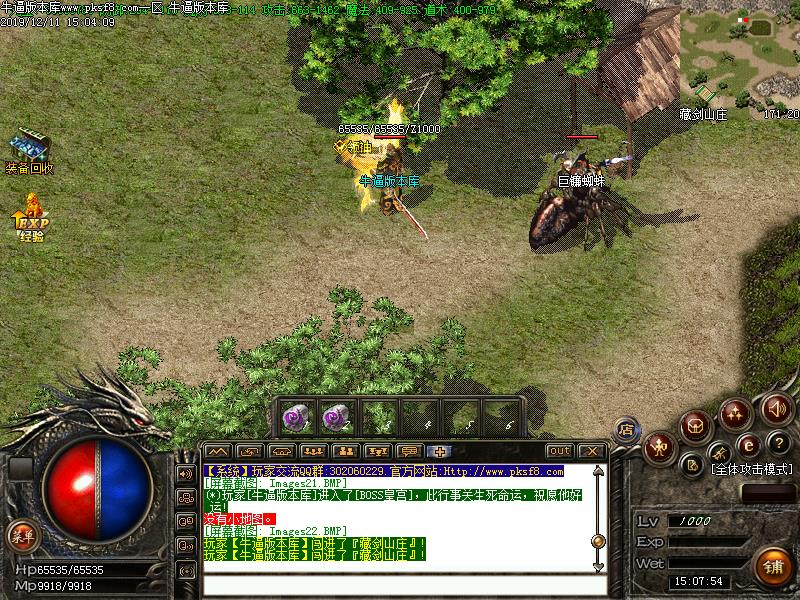Image resolution: width=800 pixels, height=600 pixels.
Task: Open the skills sparkle button
Action: 737,412
